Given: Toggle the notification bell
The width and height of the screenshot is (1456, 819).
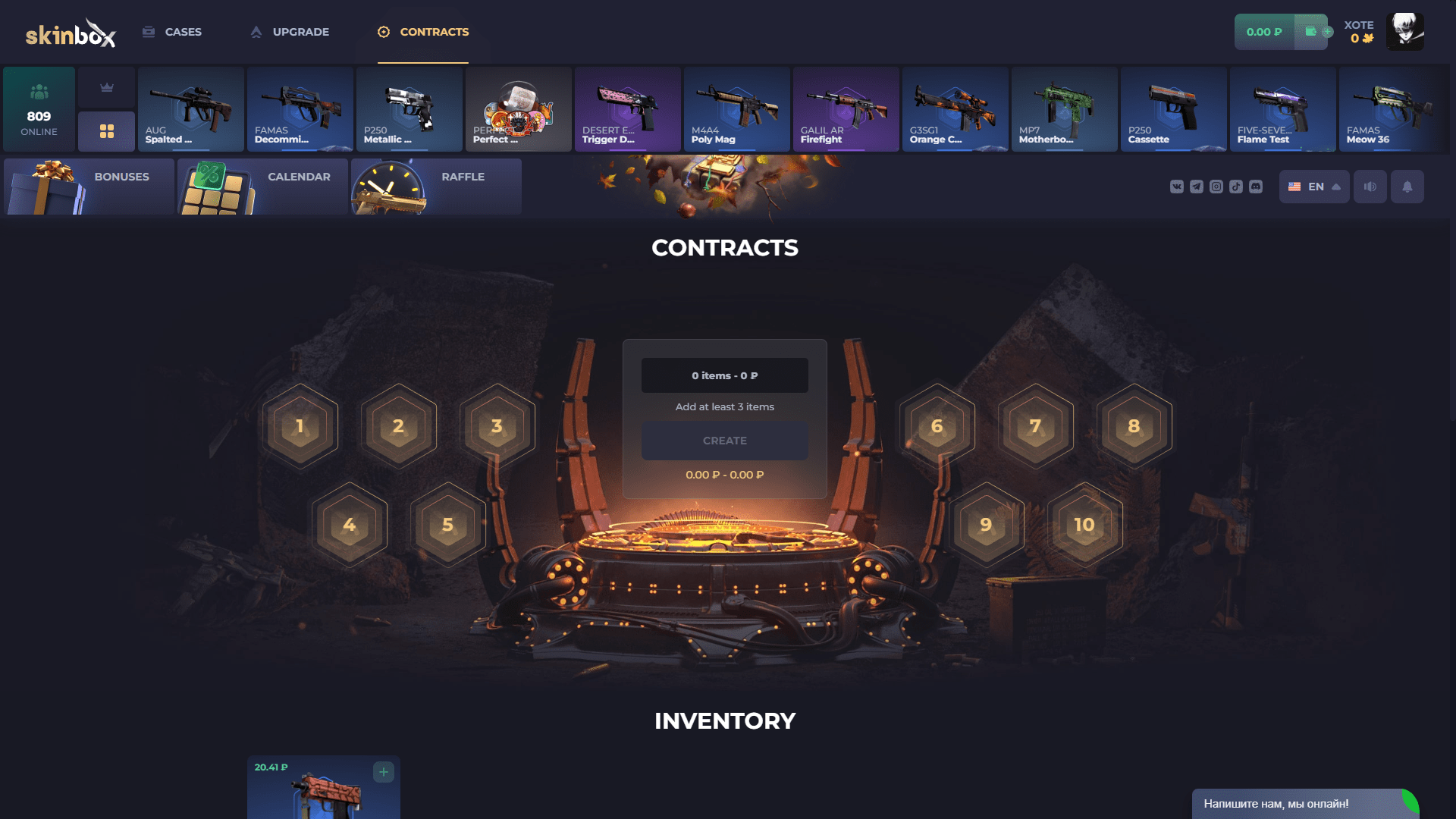Looking at the screenshot, I should [x=1407, y=187].
